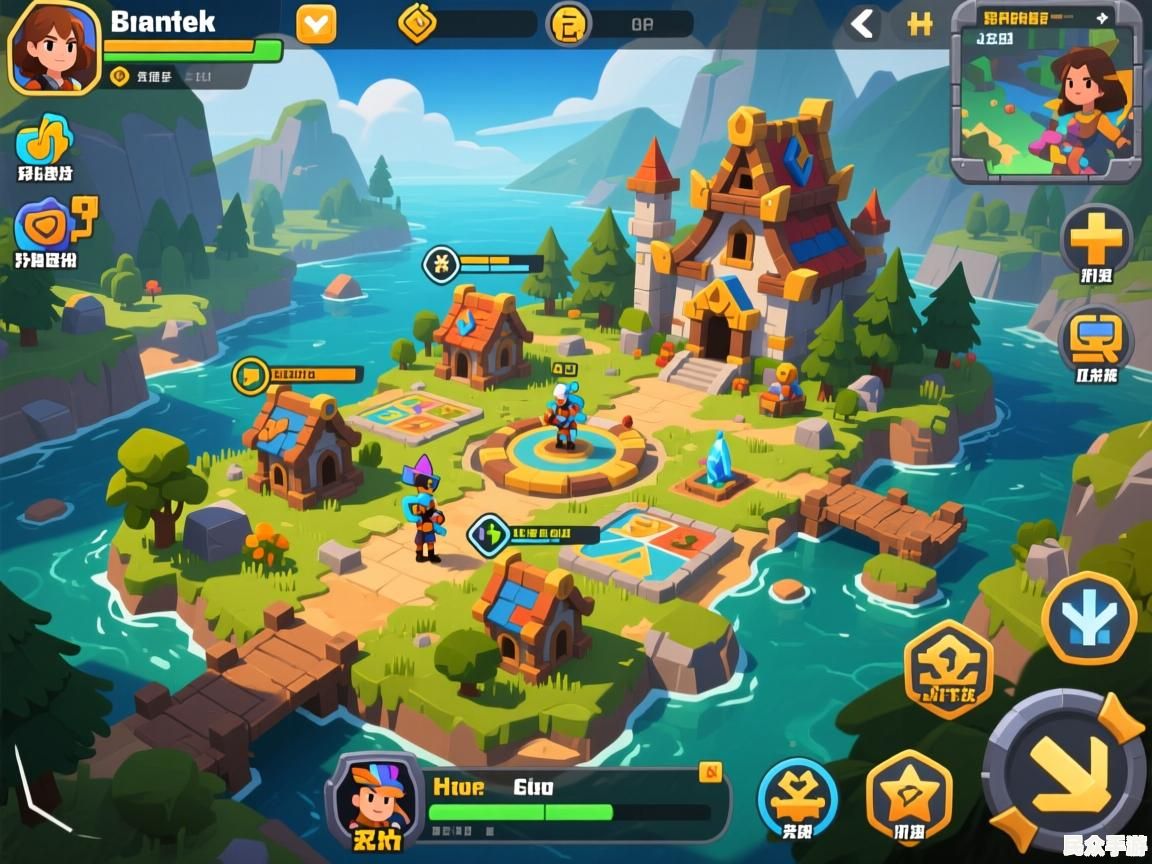1152x864 pixels.
Task: Tap the round gold coin icon
Action: [x=569, y=23]
